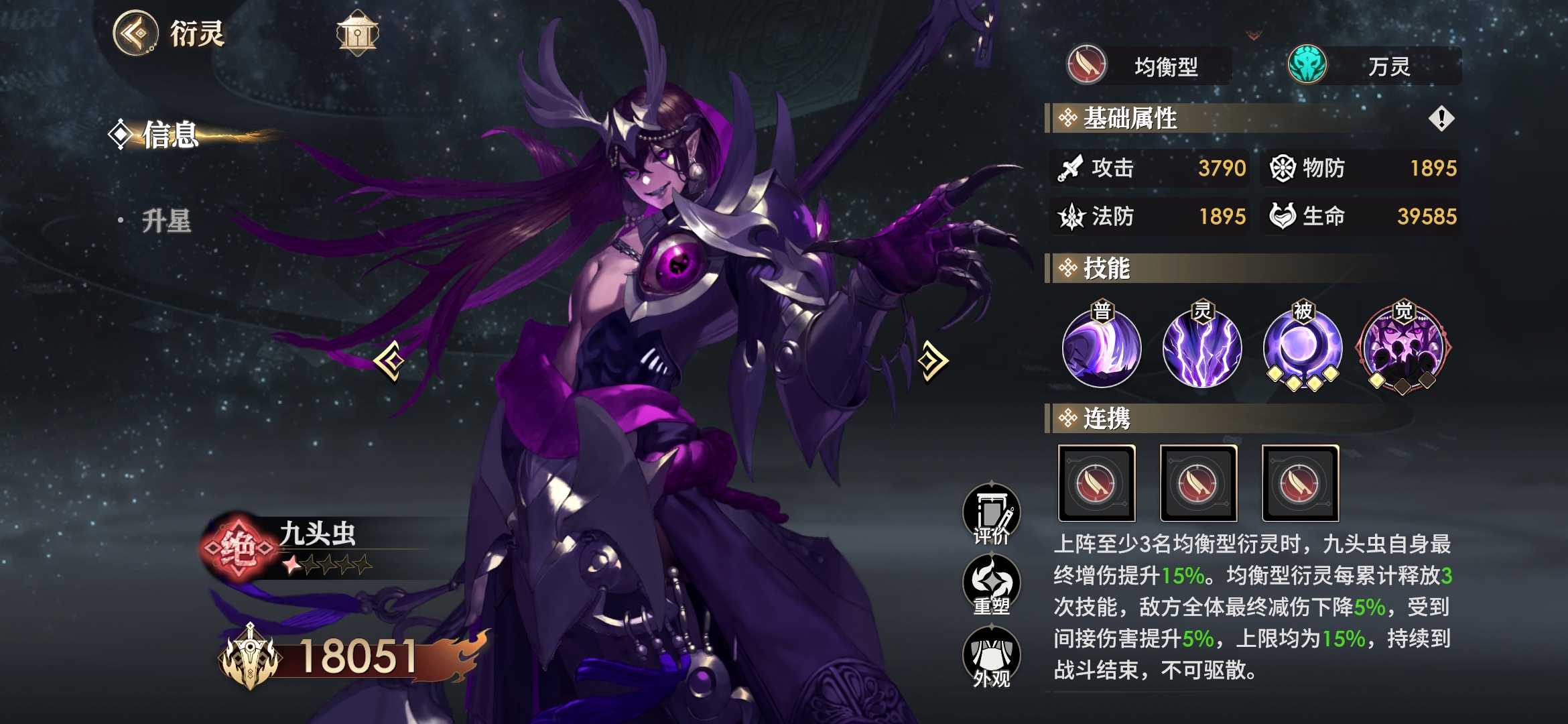1568x724 pixels.
Task: View the 普 normal attack skill
Action: [x=1102, y=348]
